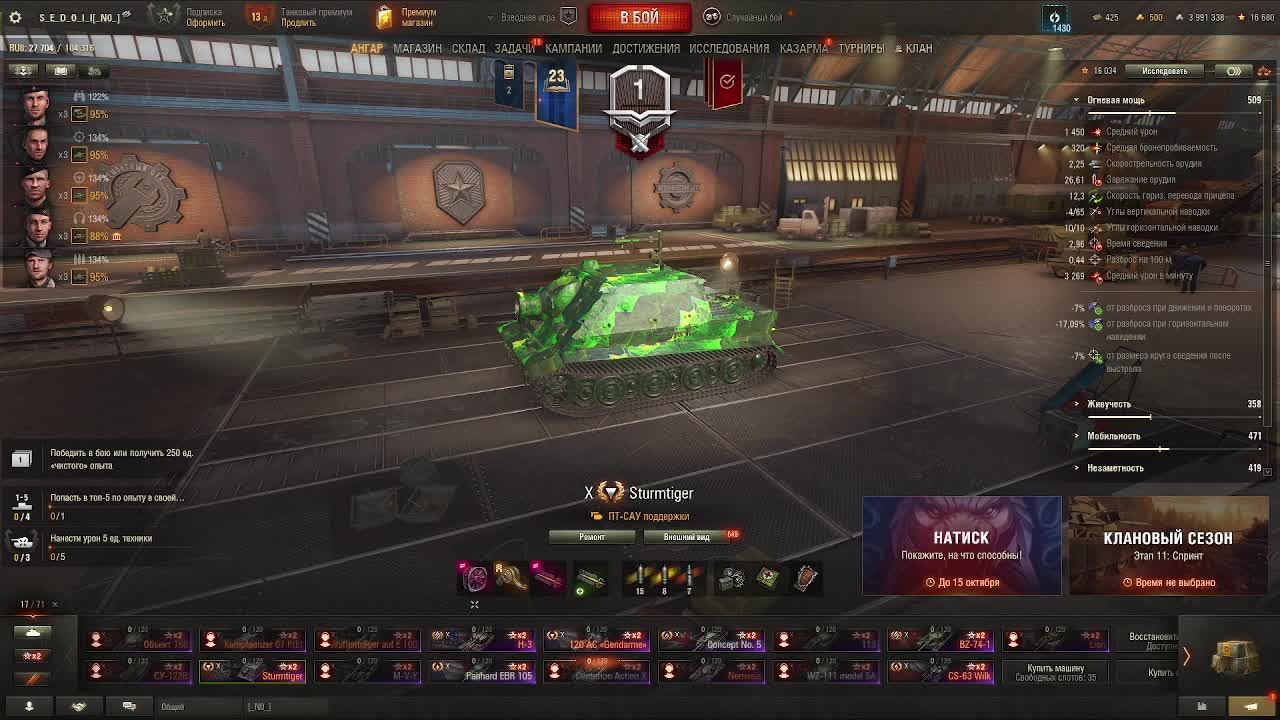The width and height of the screenshot is (1280, 720).
Task: Open the Премиум магазин premium shop
Action: [x=408, y=17]
